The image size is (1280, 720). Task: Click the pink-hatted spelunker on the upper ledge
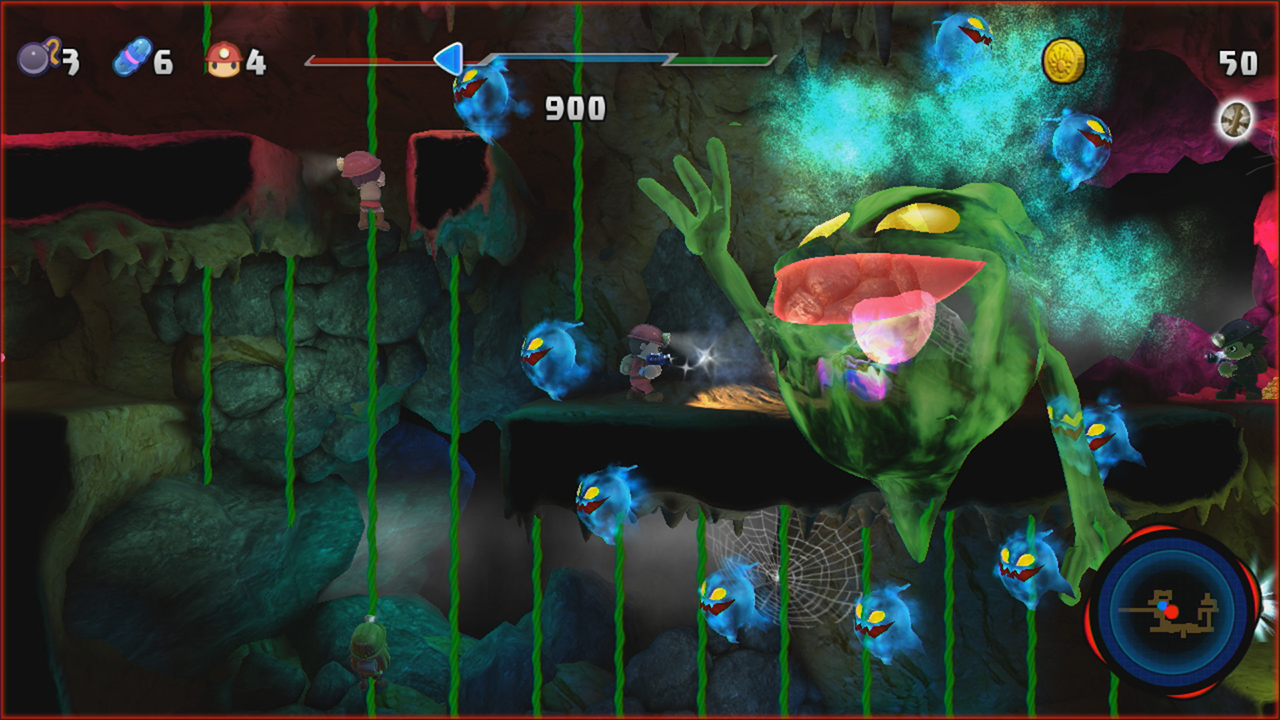click(x=367, y=190)
